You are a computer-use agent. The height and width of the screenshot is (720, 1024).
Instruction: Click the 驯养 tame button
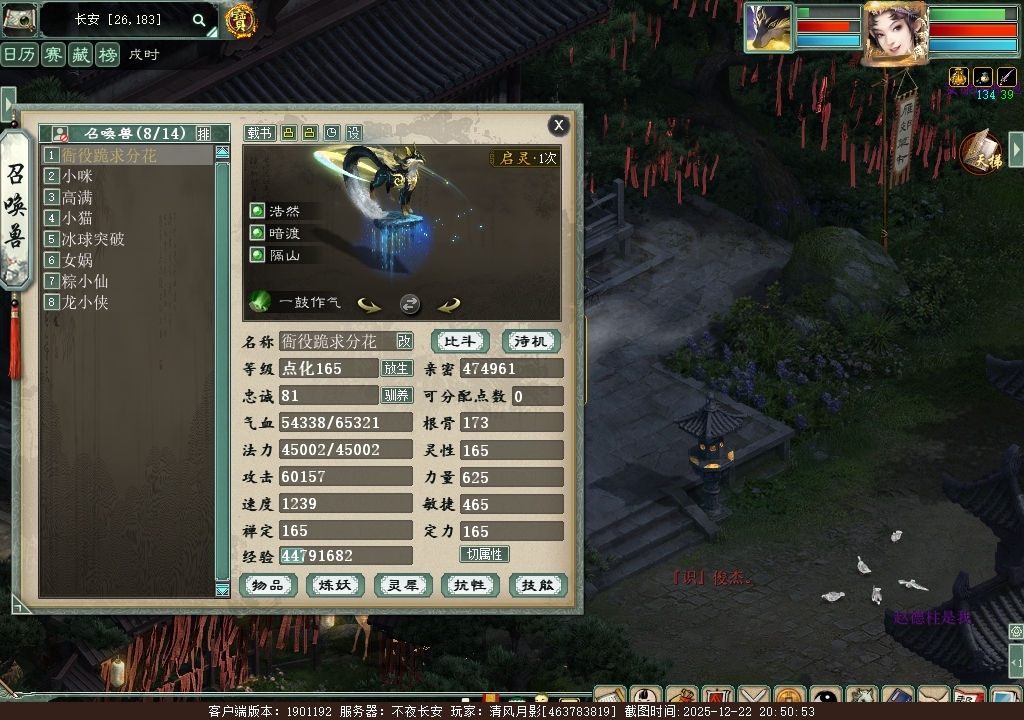(x=396, y=395)
